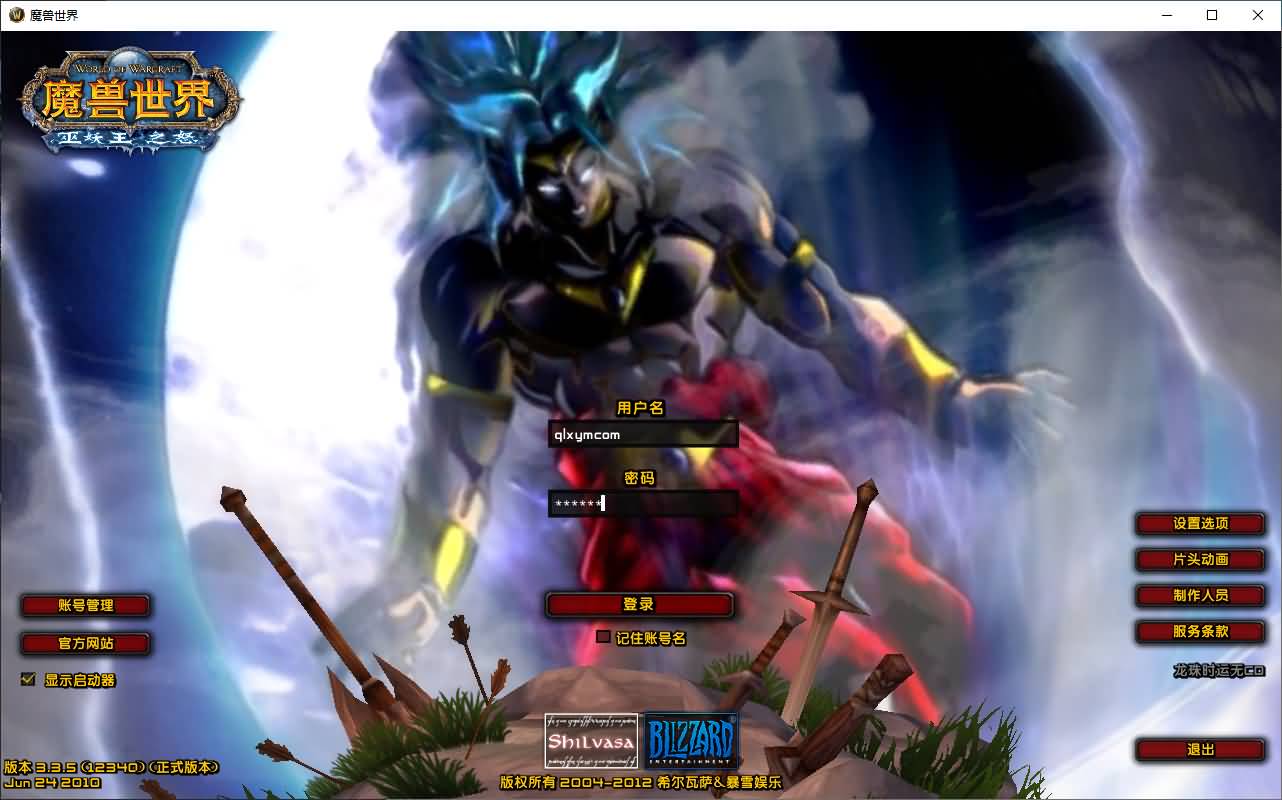Visit the 官方网站 official website
The width and height of the screenshot is (1282, 800).
click(85, 644)
